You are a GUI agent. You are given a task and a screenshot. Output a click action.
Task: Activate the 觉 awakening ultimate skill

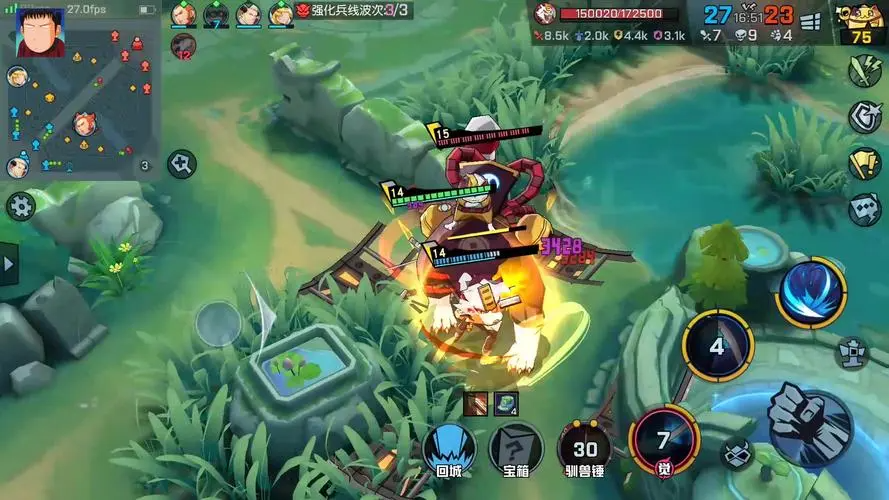click(x=664, y=441)
